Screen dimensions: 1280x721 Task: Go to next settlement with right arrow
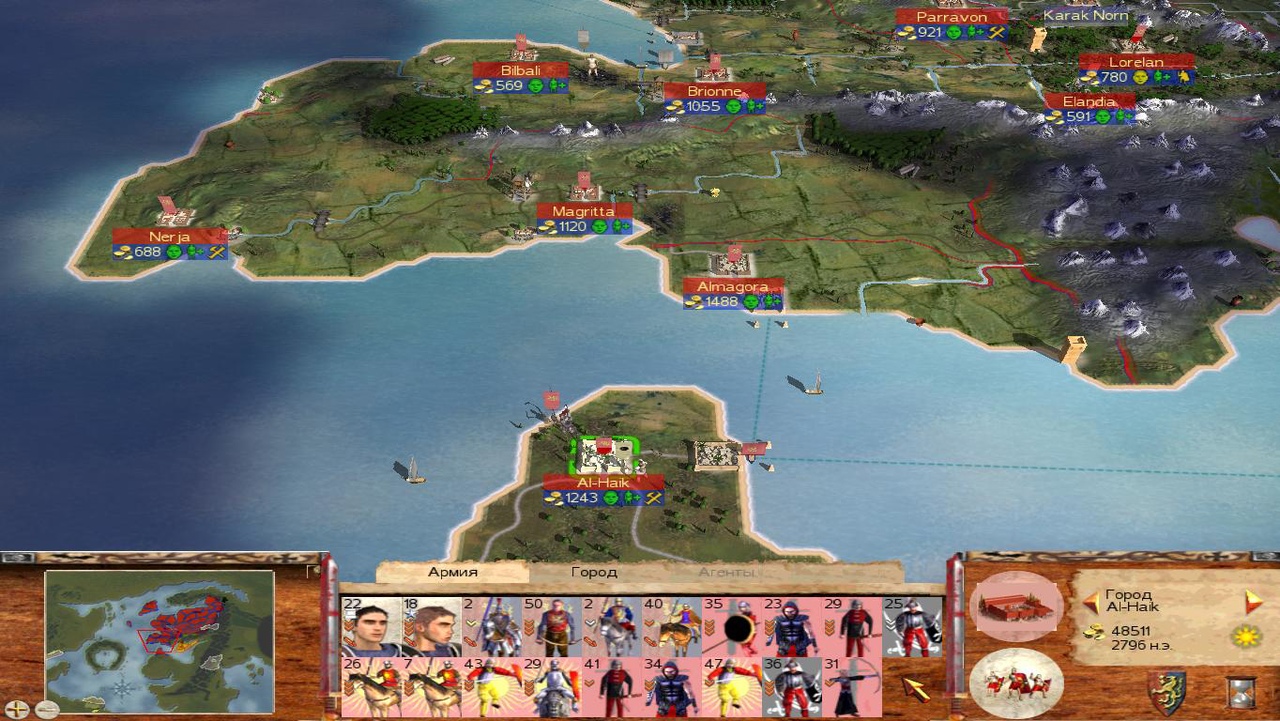[x=1253, y=602]
